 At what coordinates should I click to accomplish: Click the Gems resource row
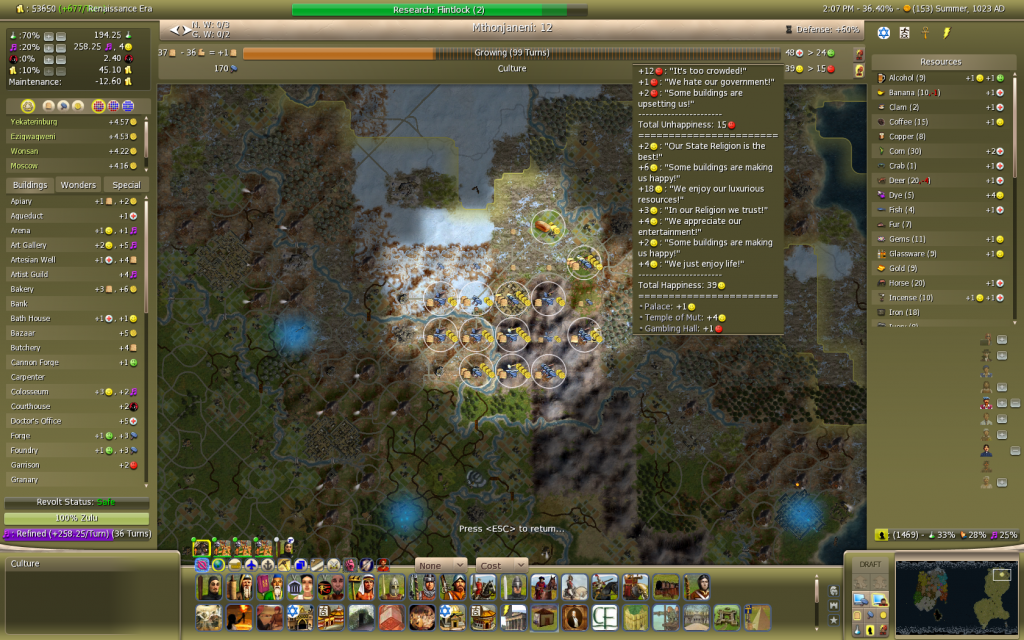pyautogui.click(x=907, y=239)
